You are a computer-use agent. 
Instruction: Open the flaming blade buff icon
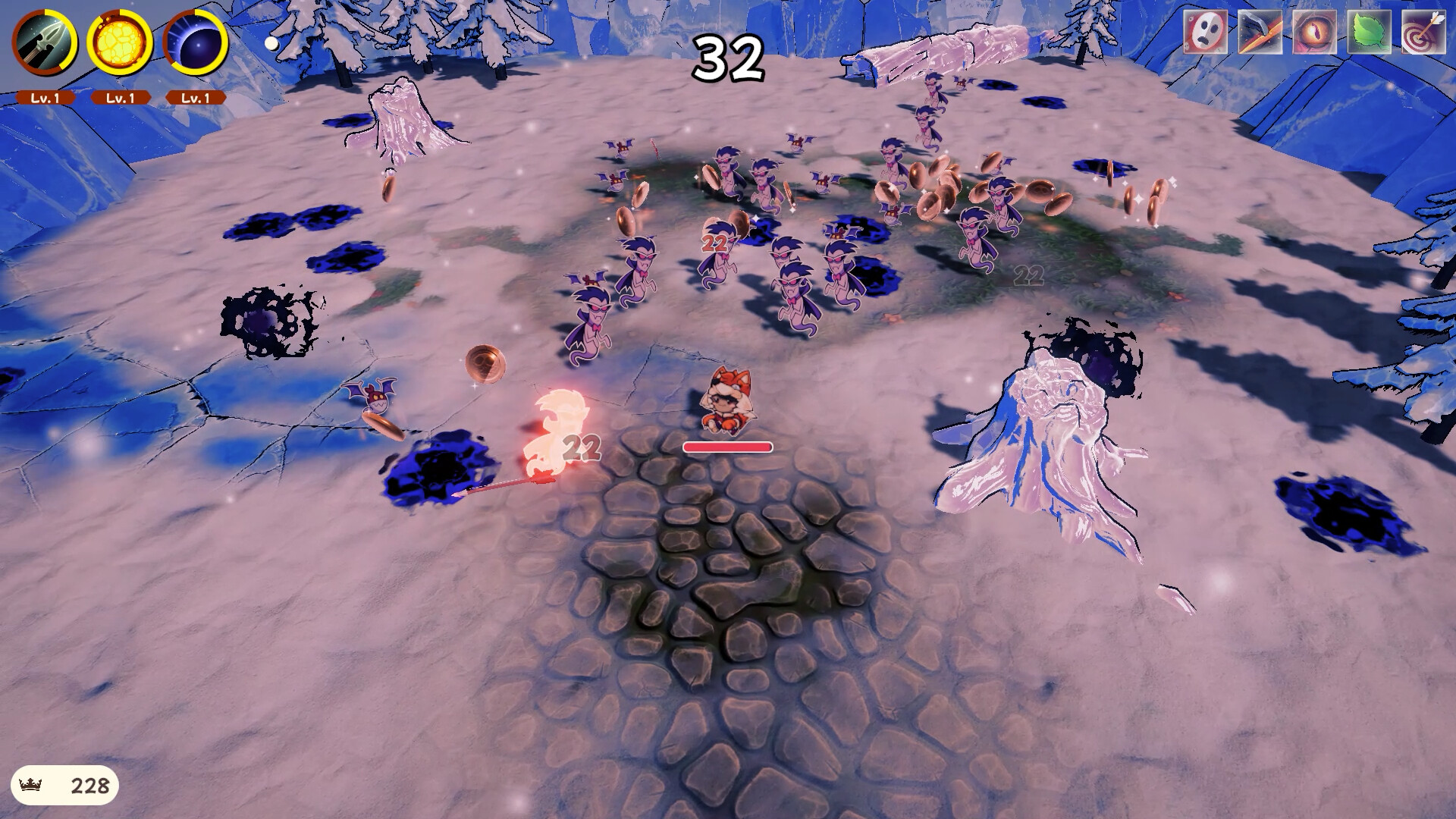point(1260,32)
